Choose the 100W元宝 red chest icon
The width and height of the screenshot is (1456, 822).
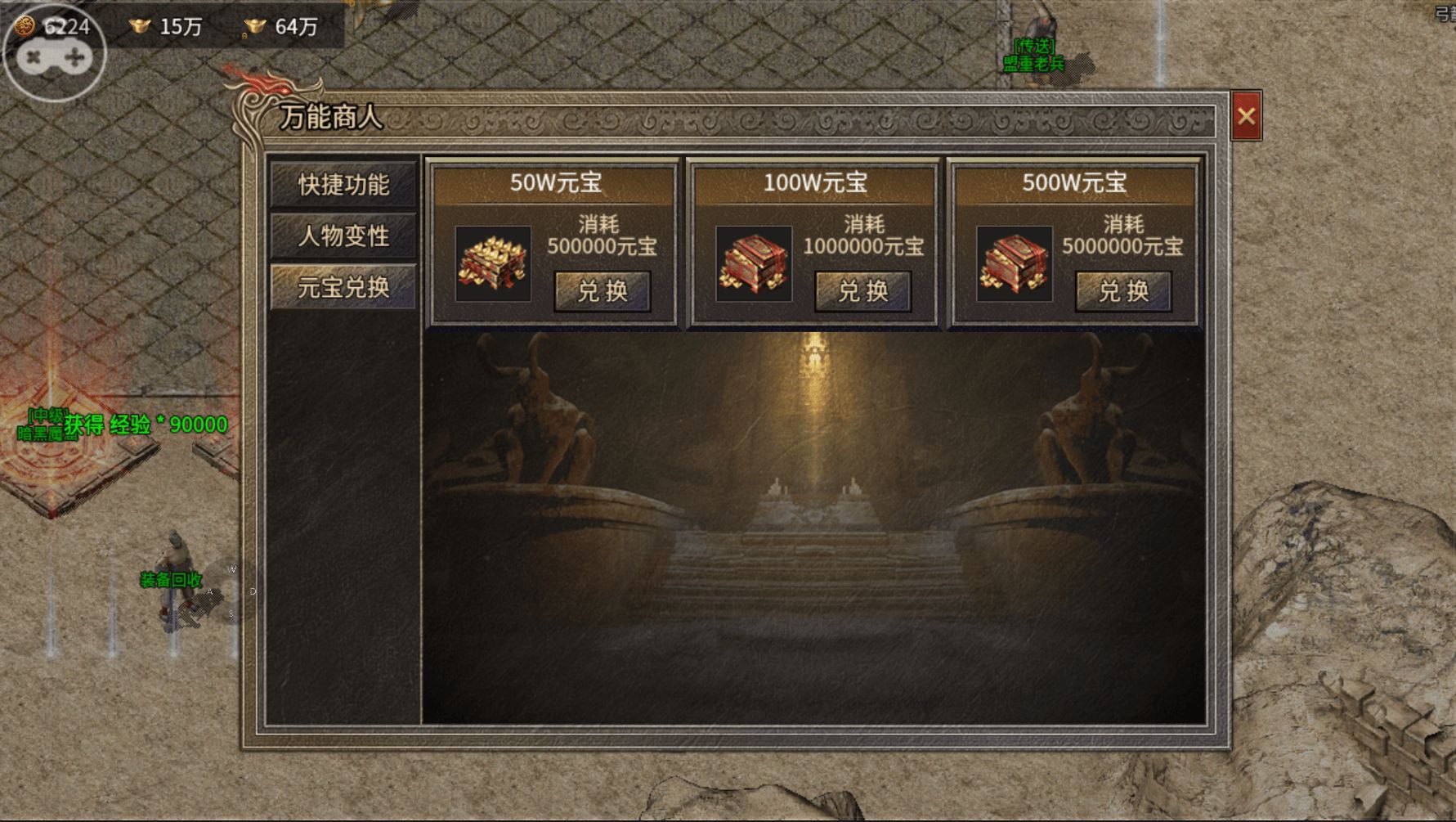tap(753, 264)
